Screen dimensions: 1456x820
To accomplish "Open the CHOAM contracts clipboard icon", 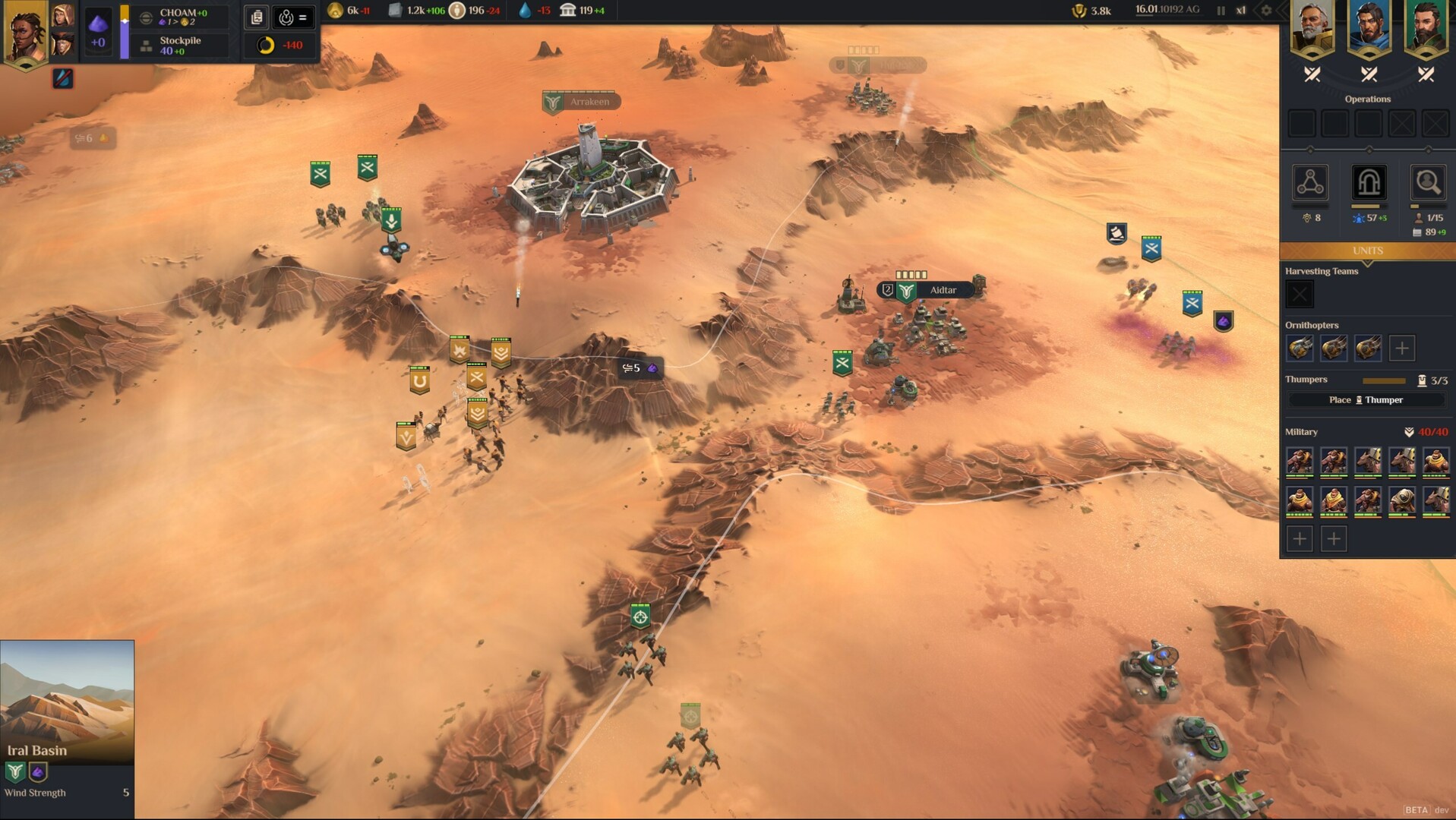I will pyautogui.click(x=256, y=17).
